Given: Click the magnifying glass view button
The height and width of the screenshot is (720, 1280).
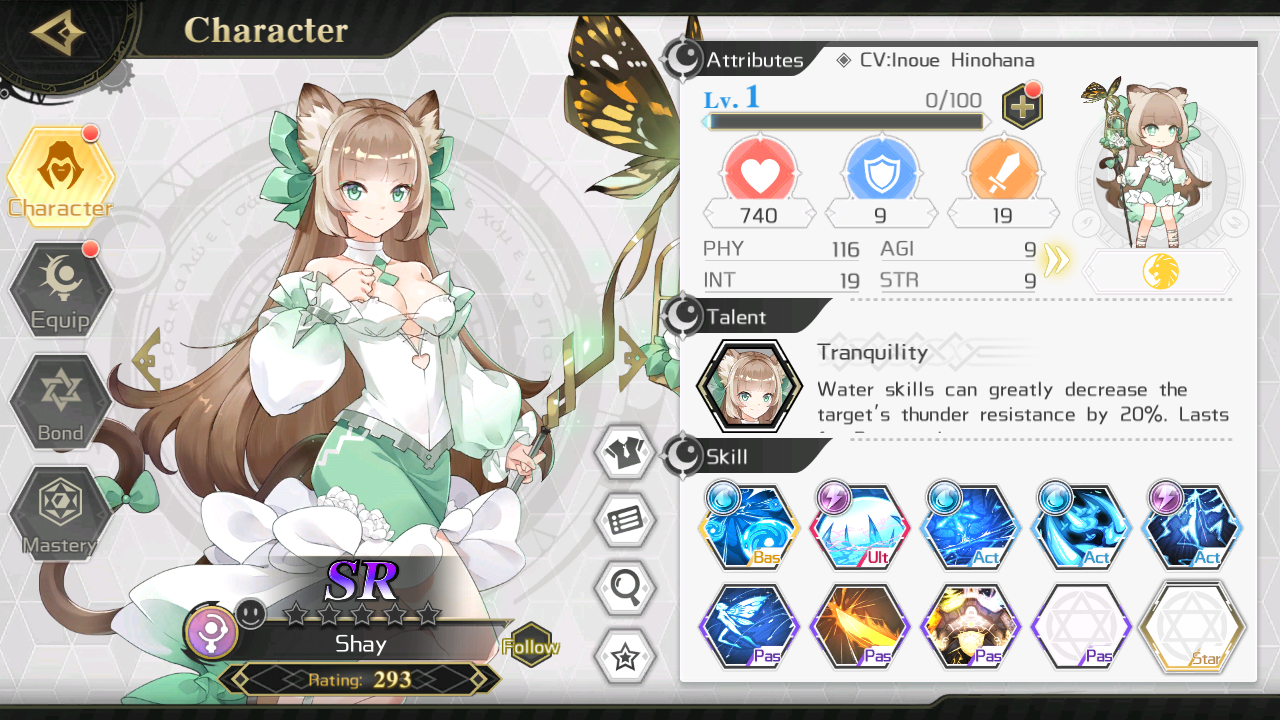Looking at the screenshot, I should [x=625, y=588].
